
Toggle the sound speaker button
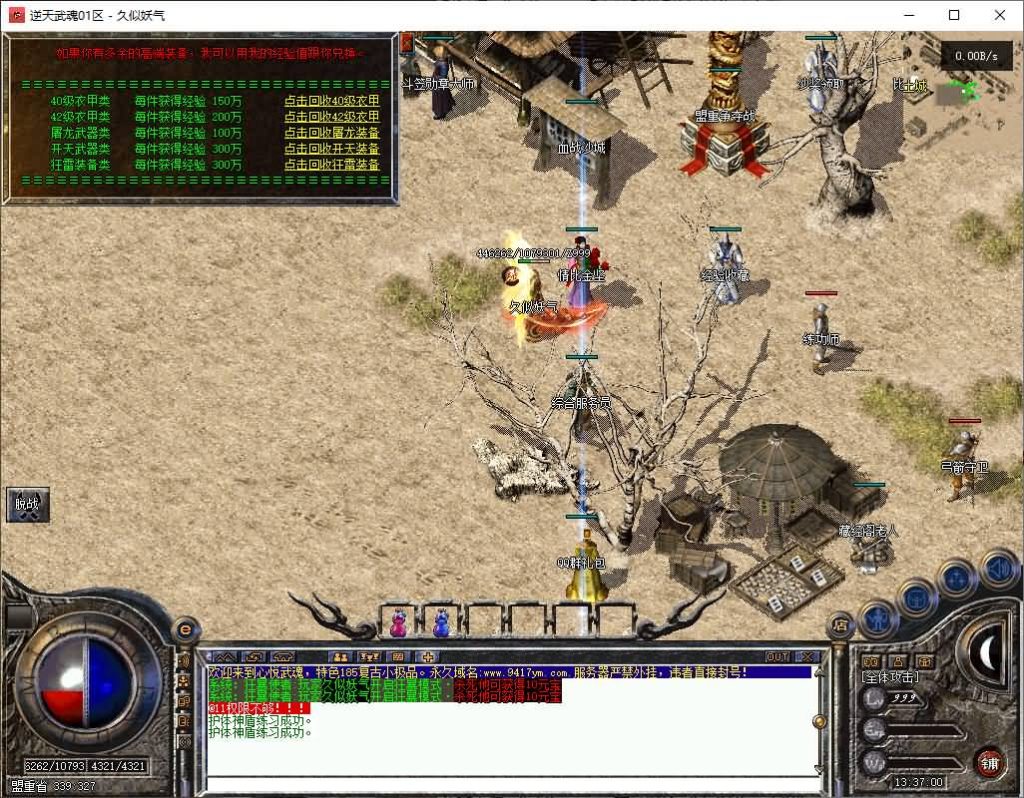[x=998, y=568]
